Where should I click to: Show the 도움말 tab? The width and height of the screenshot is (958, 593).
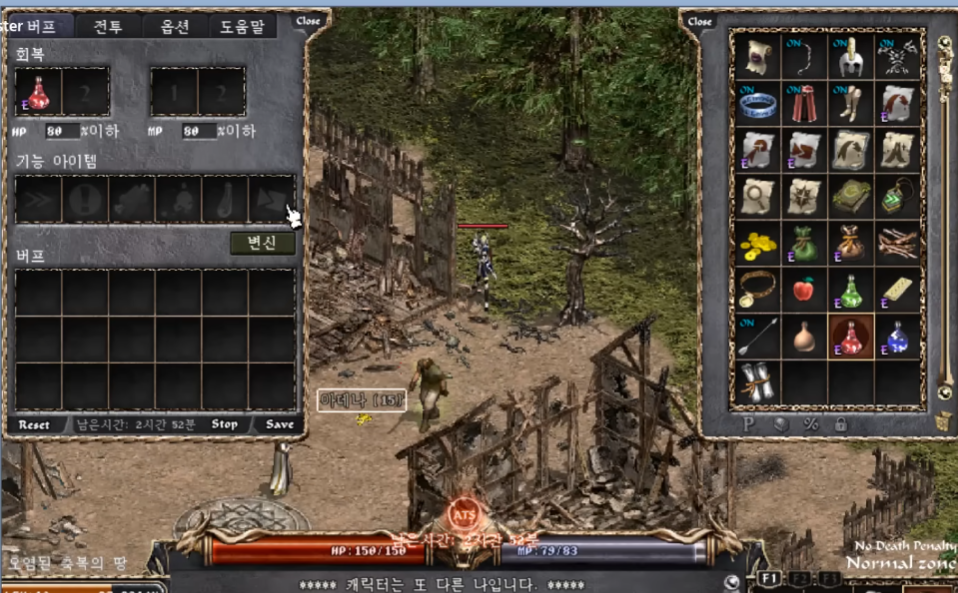[241, 26]
